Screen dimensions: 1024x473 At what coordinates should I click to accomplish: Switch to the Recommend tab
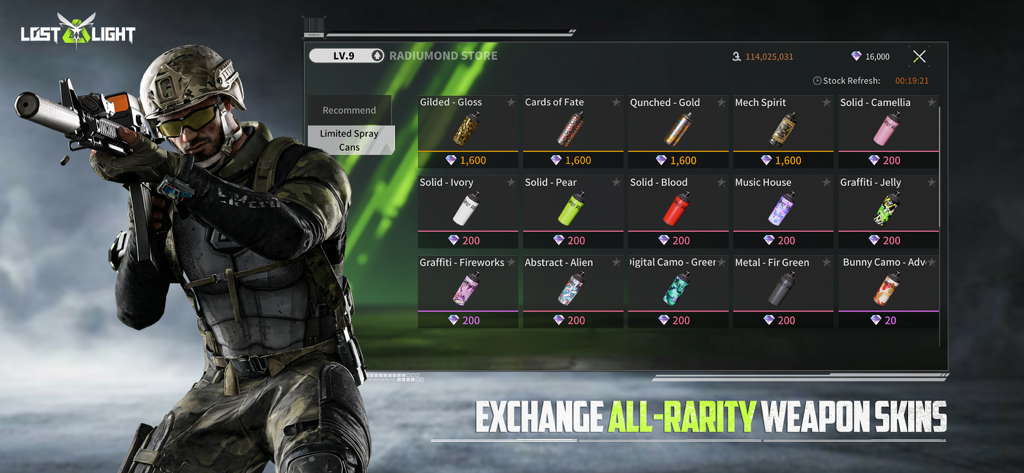349,110
